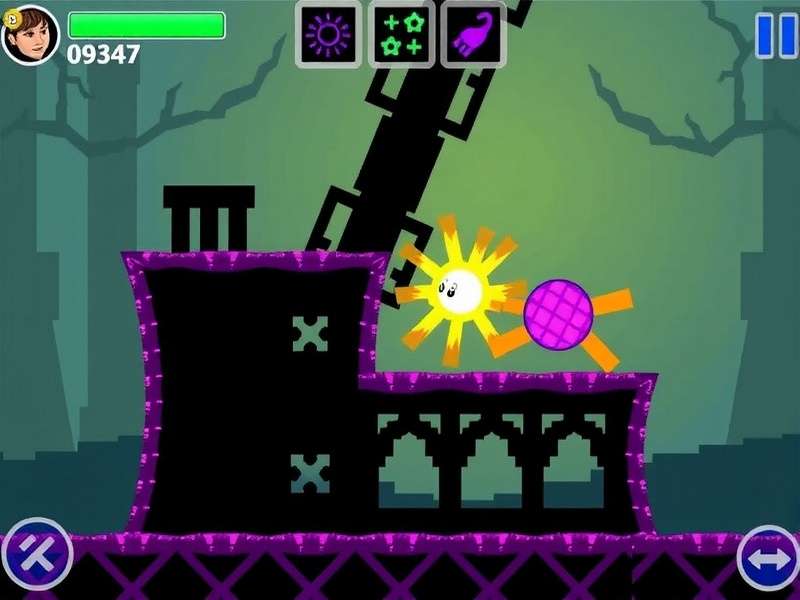Select the green stars power-up icon

[400, 35]
